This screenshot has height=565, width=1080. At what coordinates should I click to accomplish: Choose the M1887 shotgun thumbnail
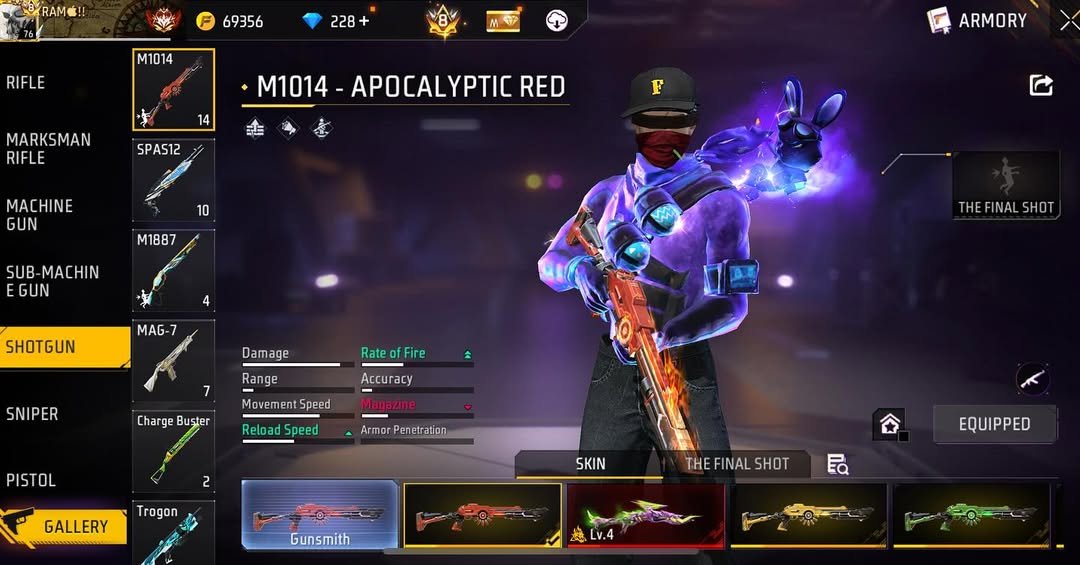pyautogui.click(x=173, y=270)
